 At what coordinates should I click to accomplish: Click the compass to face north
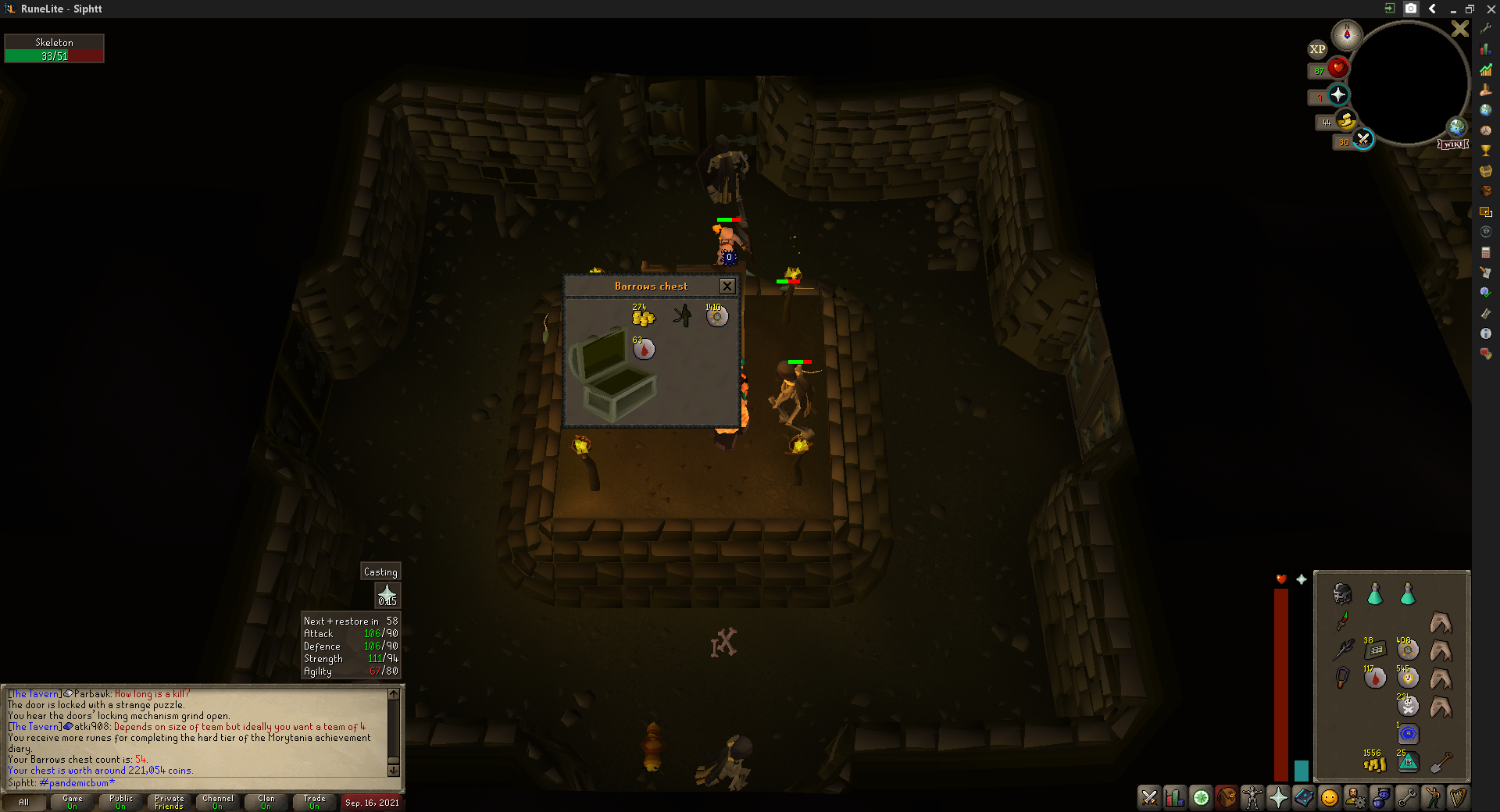click(x=1347, y=35)
